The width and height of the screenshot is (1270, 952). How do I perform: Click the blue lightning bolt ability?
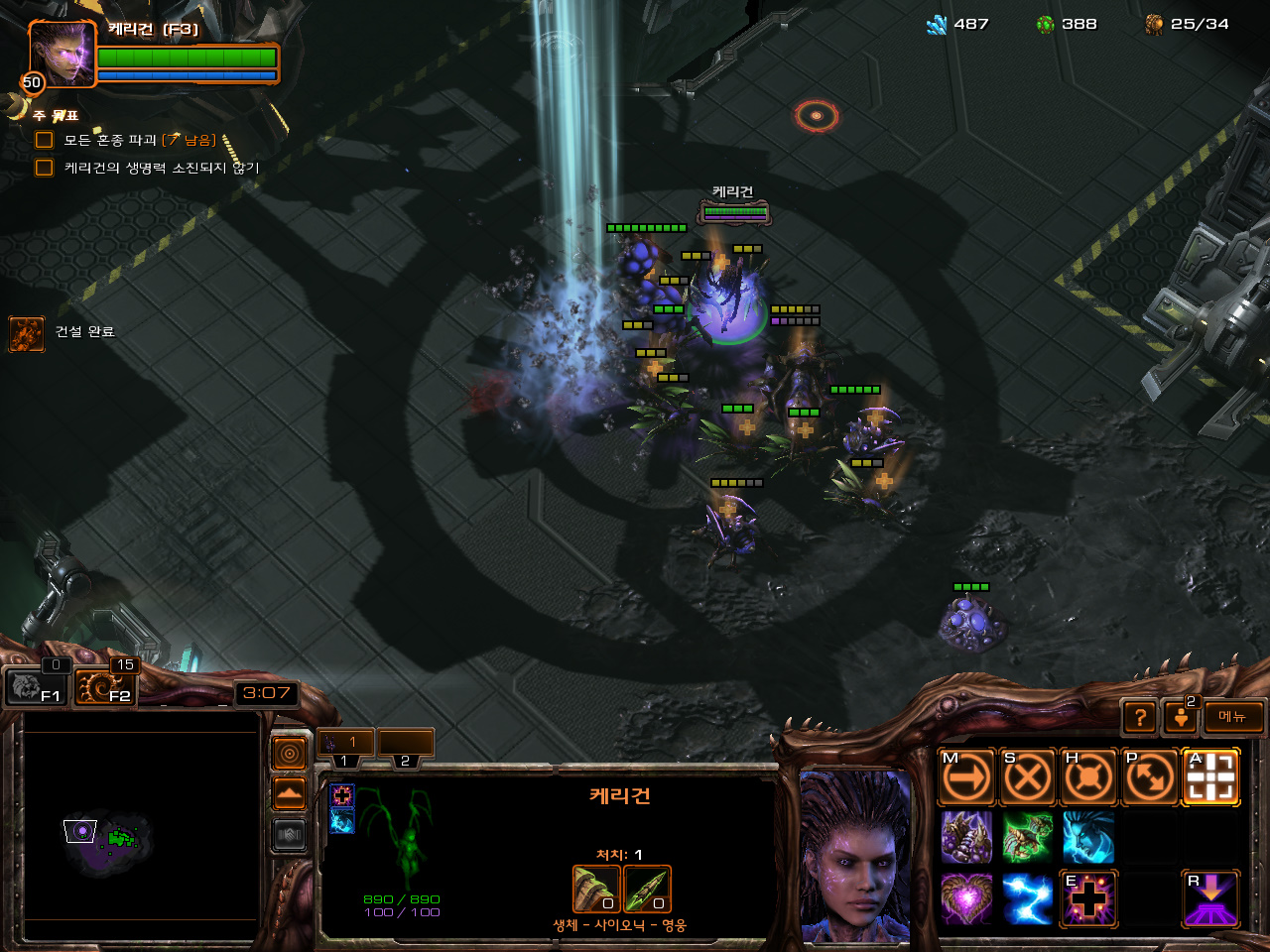click(x=1027, y=898)
